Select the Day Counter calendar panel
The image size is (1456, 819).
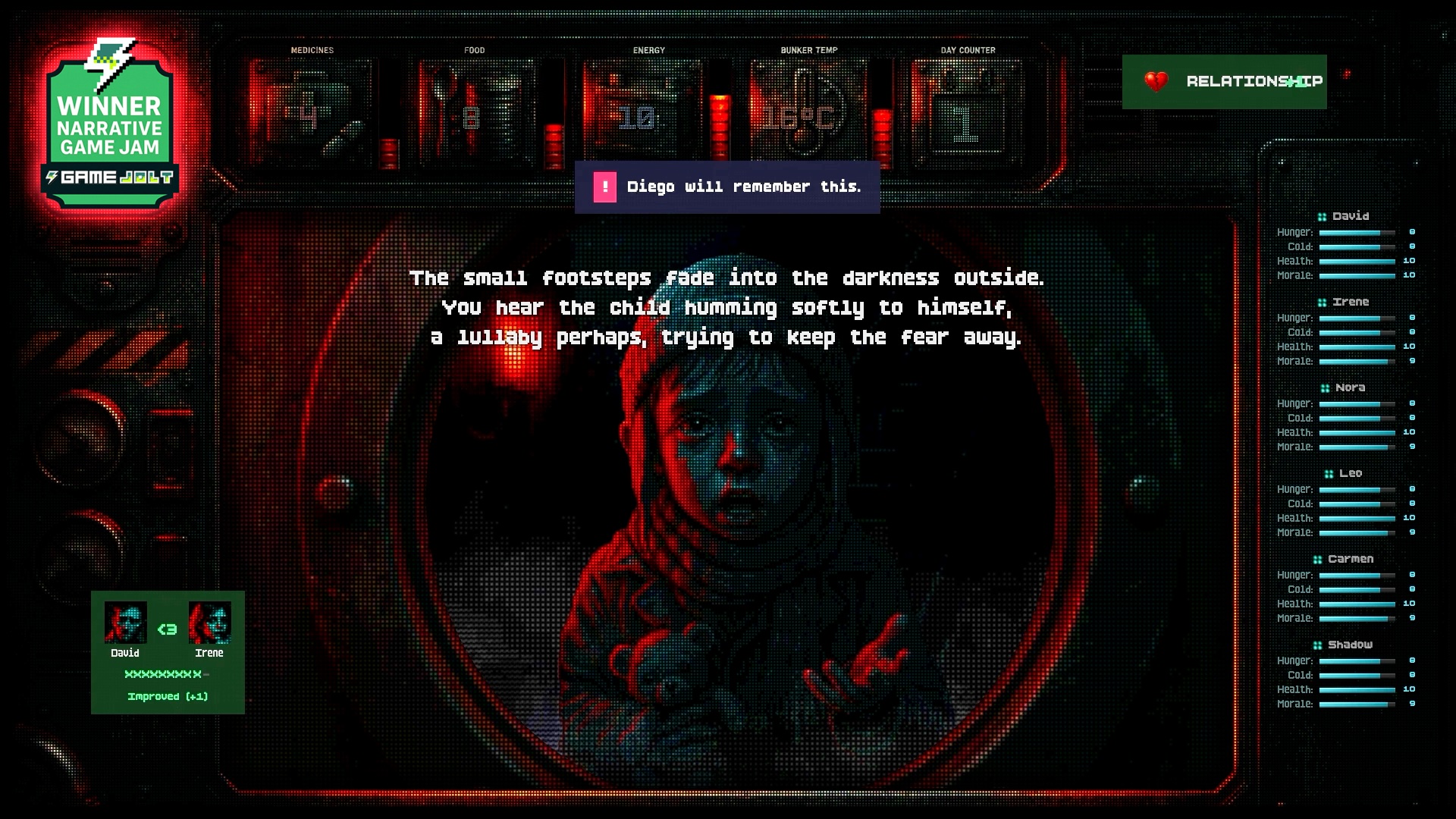pos(967,114)
